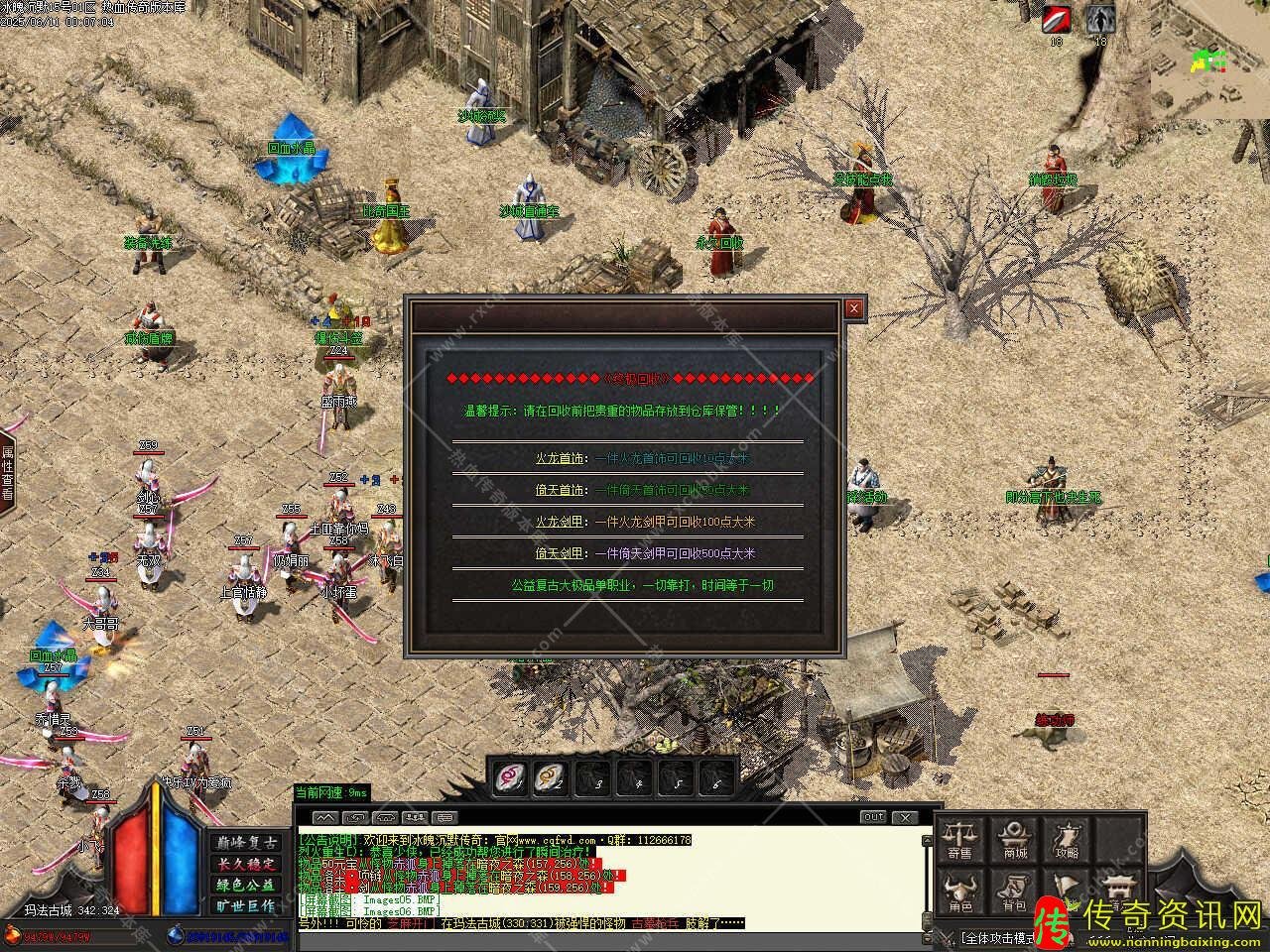Pick the 火龙剑甲 recycle option
The width and height of the screenshot is (1270, 952).
pyautogui.click(x=560, y=522)
